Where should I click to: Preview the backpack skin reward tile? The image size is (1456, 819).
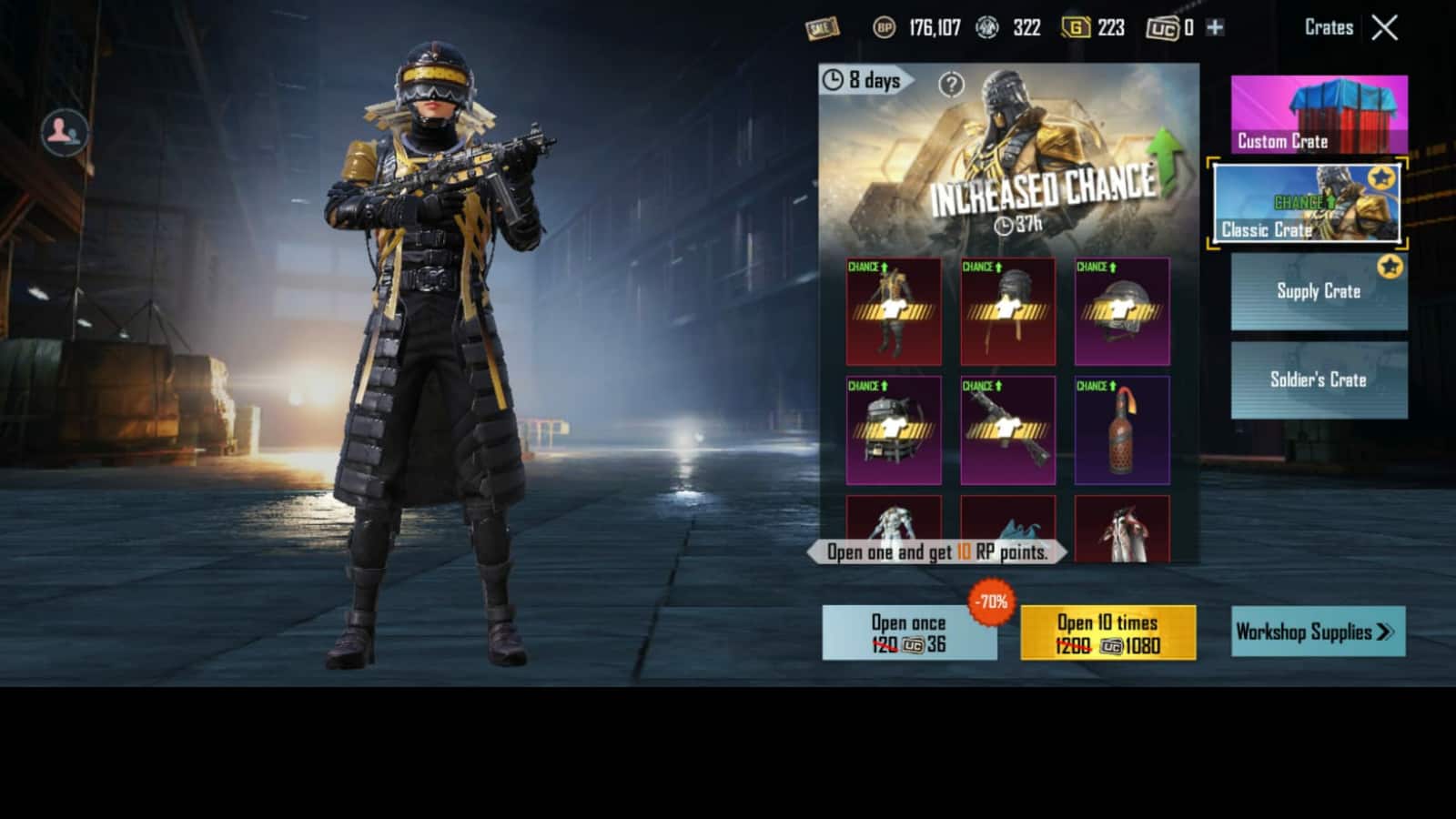click(x=894, y=430)
